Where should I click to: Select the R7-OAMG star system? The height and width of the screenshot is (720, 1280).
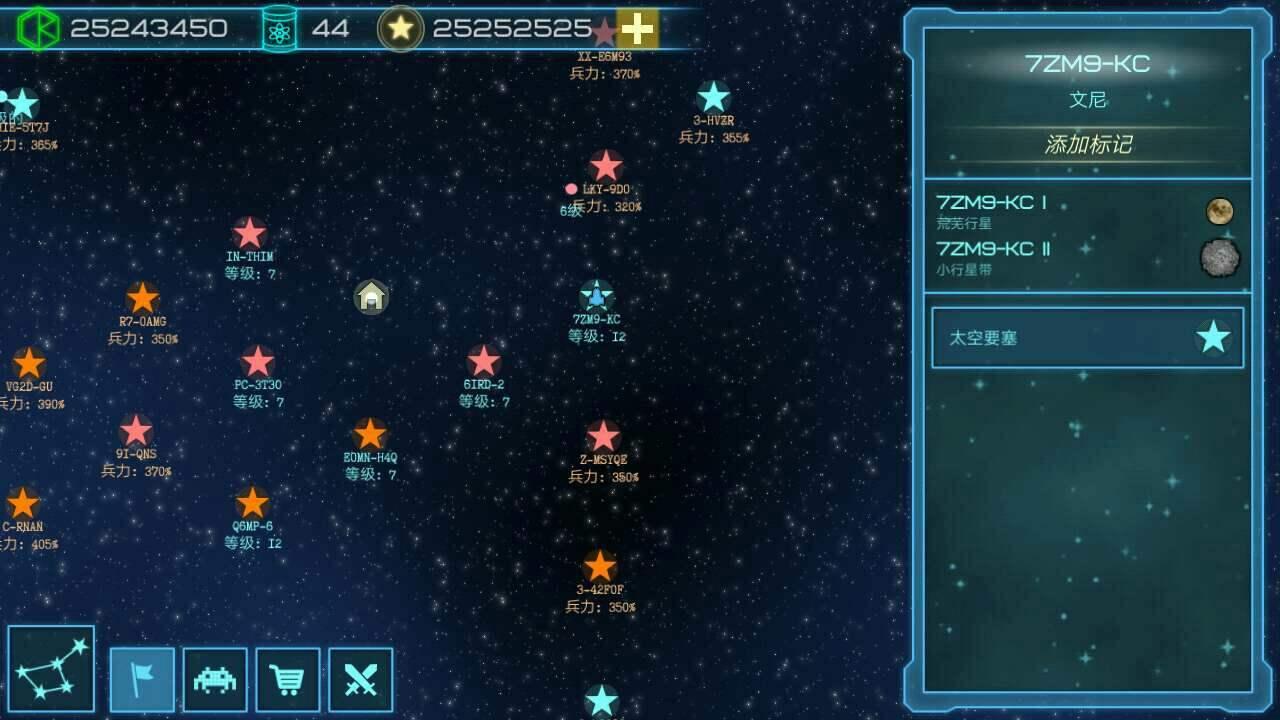click(x=142, y=298)
